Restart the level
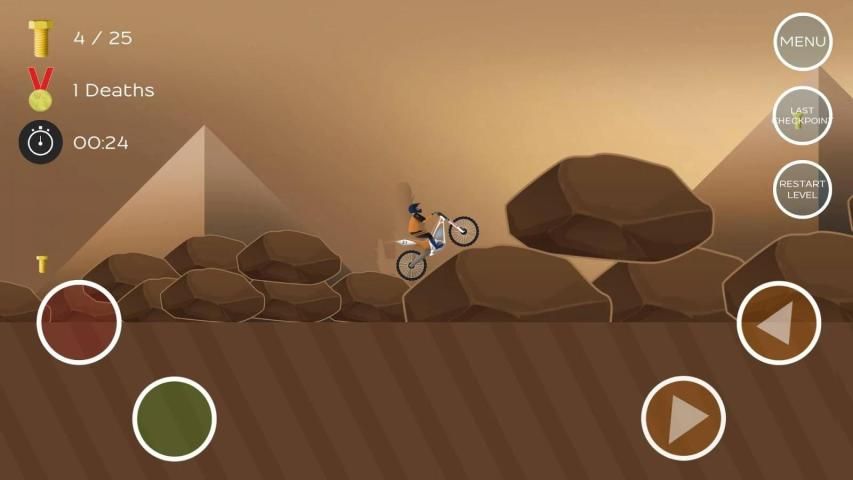This screenshot has width=853, height=480. [802, 189]
